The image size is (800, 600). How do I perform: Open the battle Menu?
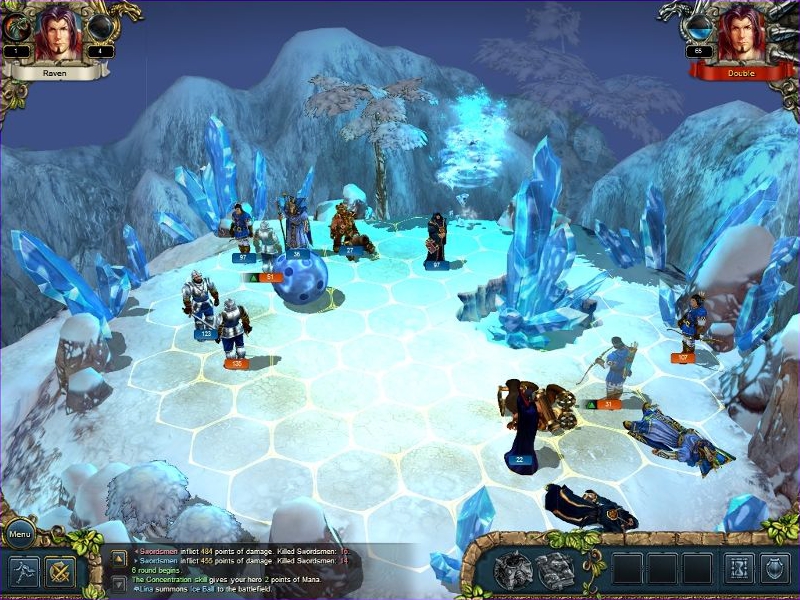20,533
